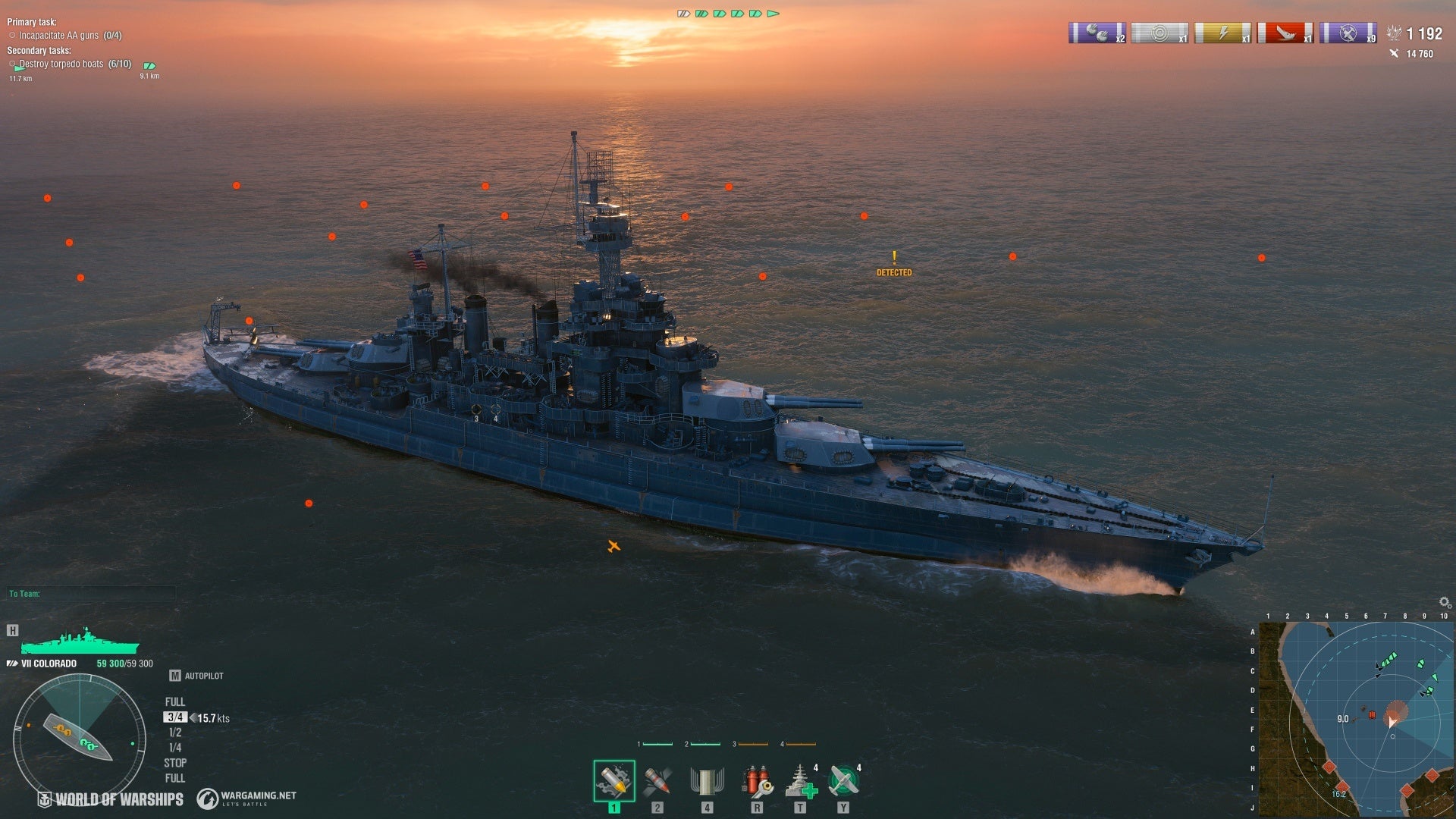Set engine speed to 1/4
Viewport: 1456px width, 819px height.
click(x=175, y=748)
